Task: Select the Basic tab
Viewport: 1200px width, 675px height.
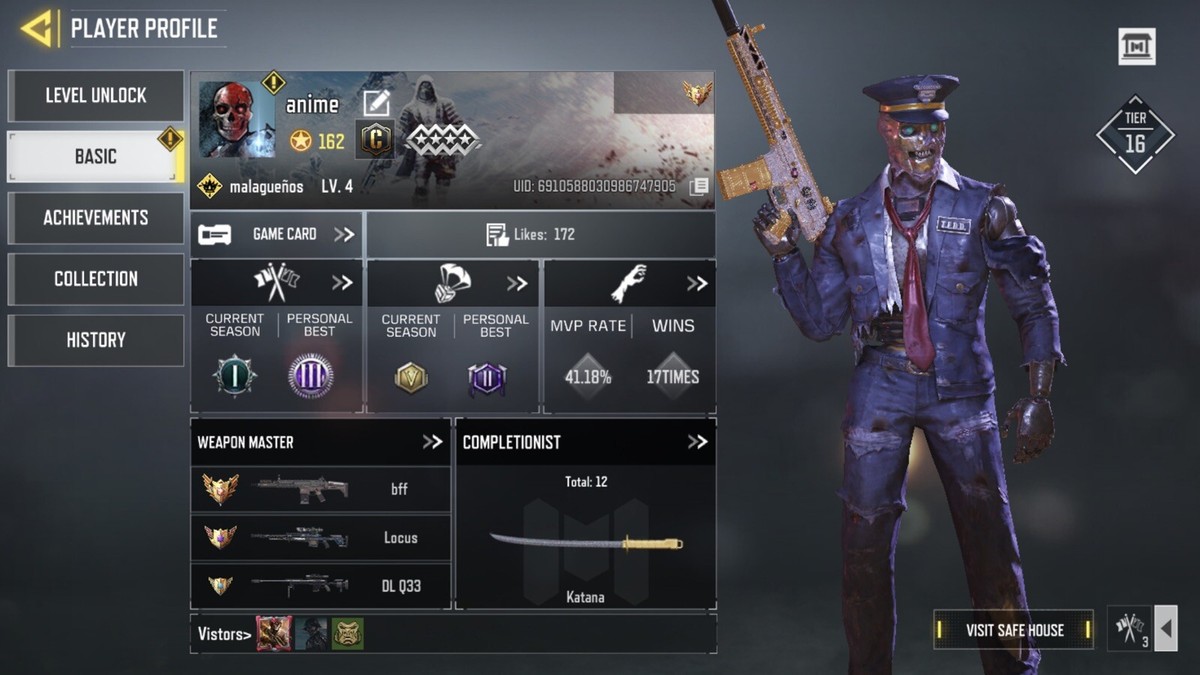Action: tap(96, 157)
